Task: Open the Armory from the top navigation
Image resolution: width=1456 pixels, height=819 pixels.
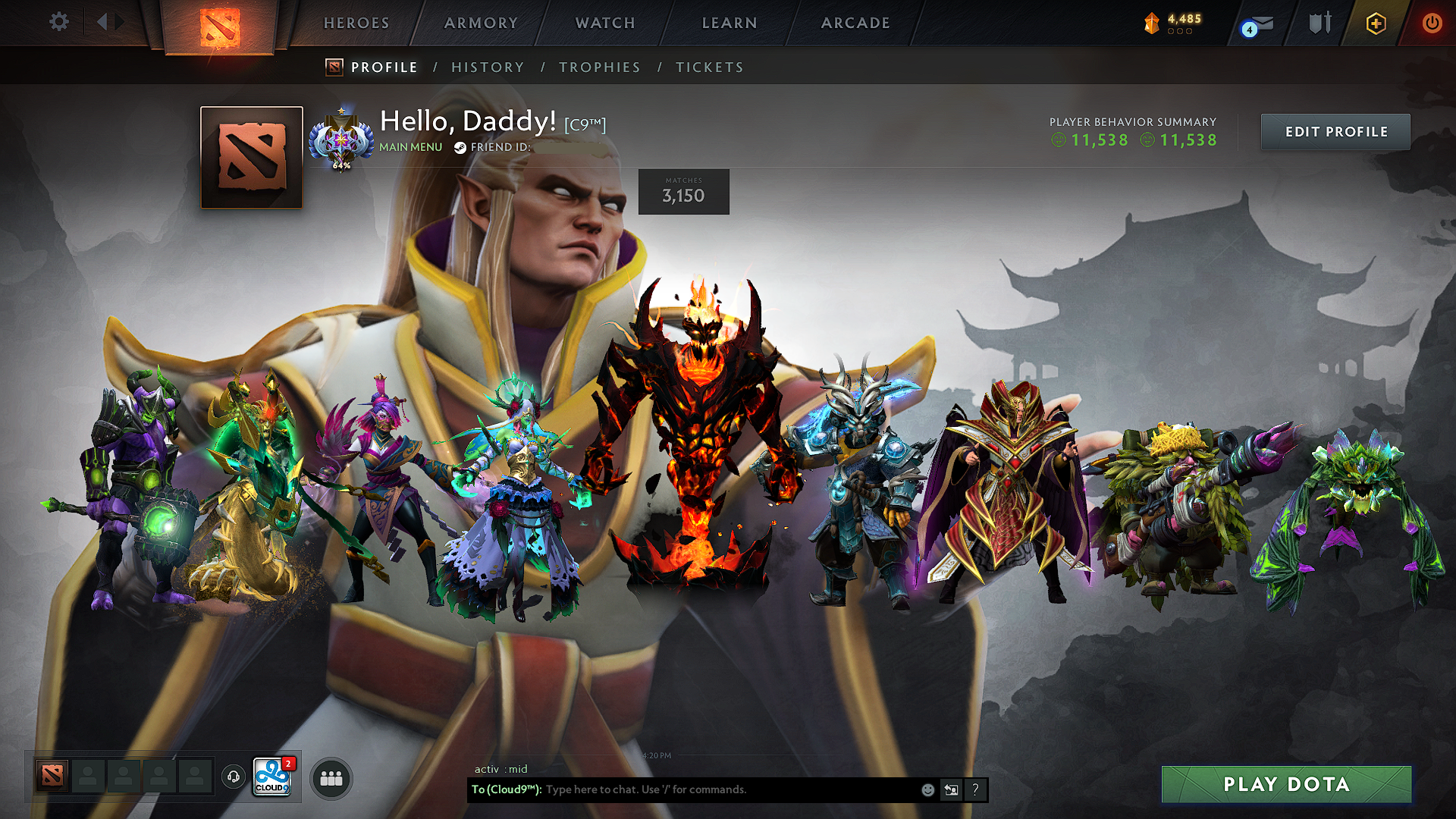Action: (479, 23)
